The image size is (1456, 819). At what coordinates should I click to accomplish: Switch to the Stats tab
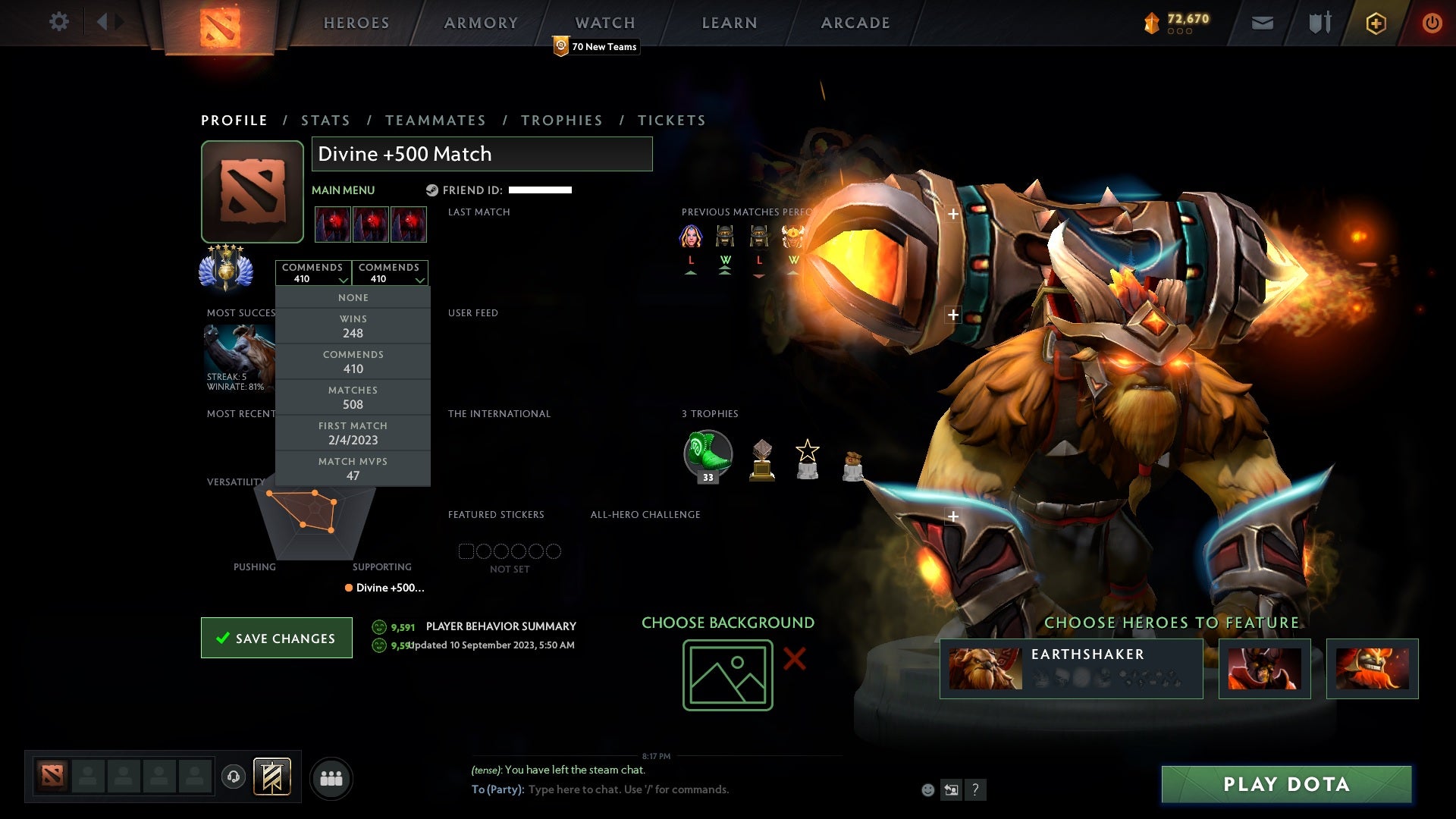pyautogui.click(x=325, y=120)
